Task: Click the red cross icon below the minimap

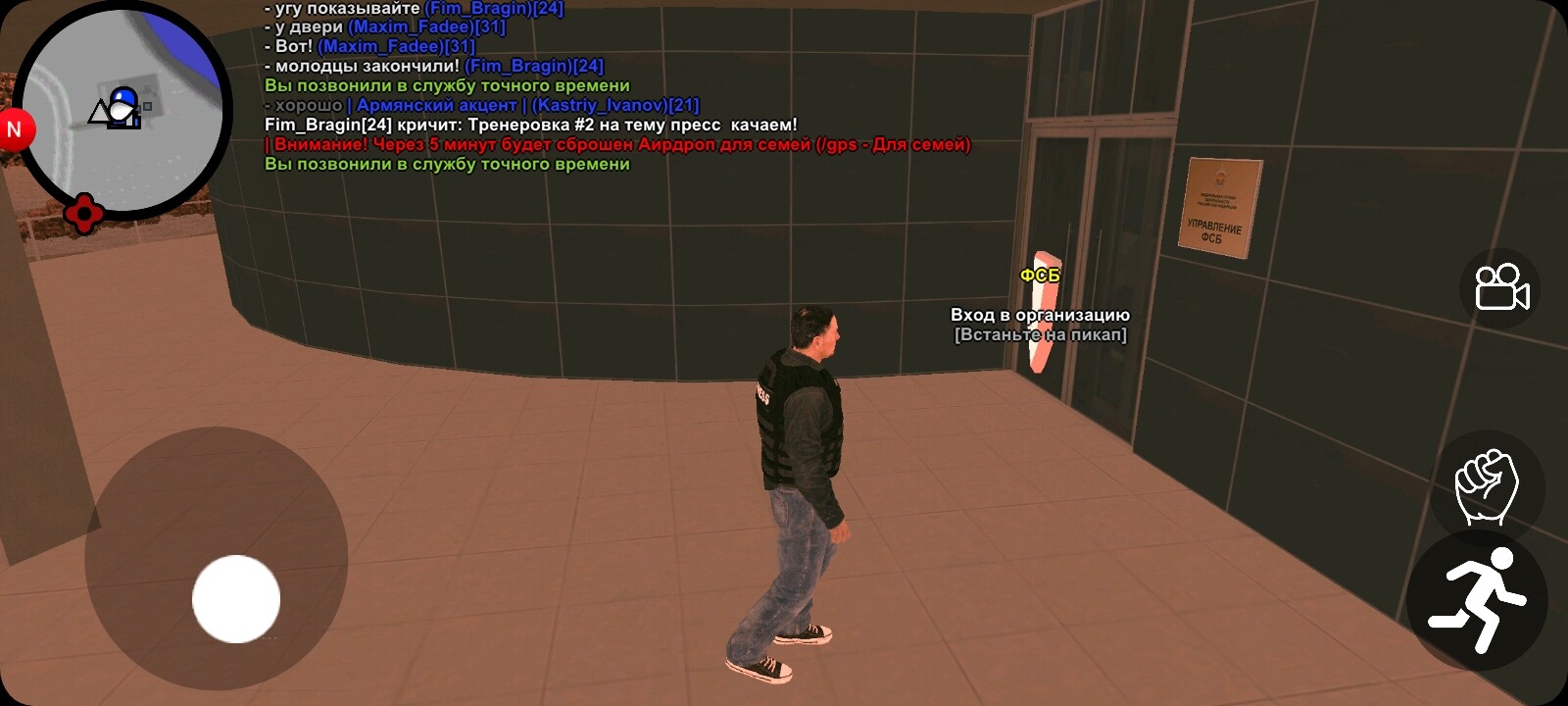Action: tap(83, 212)
